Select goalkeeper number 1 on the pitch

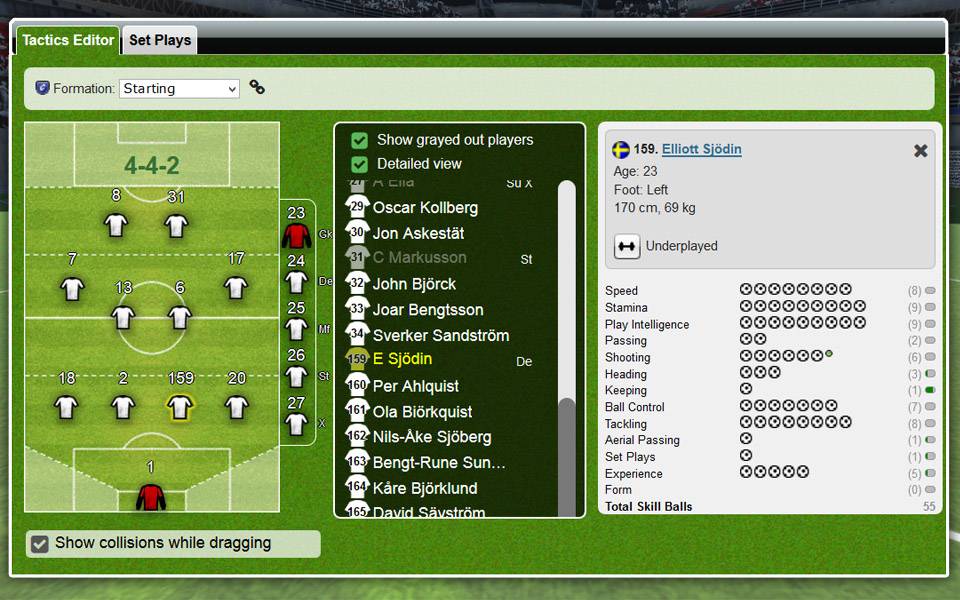[151, 495]
